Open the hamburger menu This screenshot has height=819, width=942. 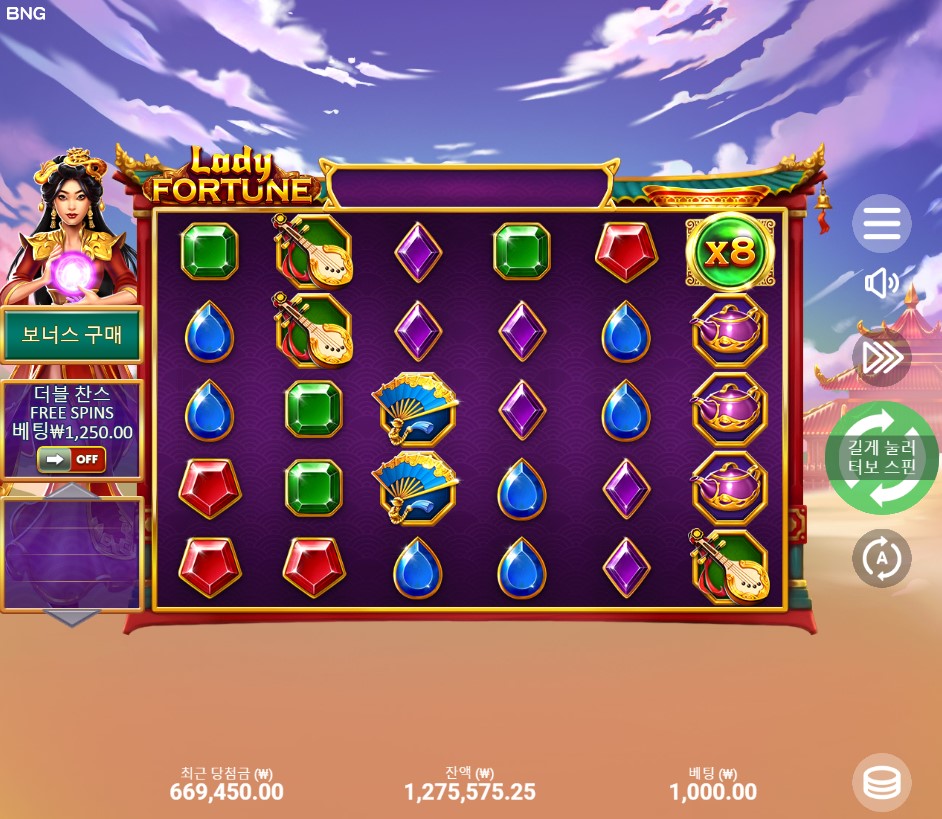point(881,224)
